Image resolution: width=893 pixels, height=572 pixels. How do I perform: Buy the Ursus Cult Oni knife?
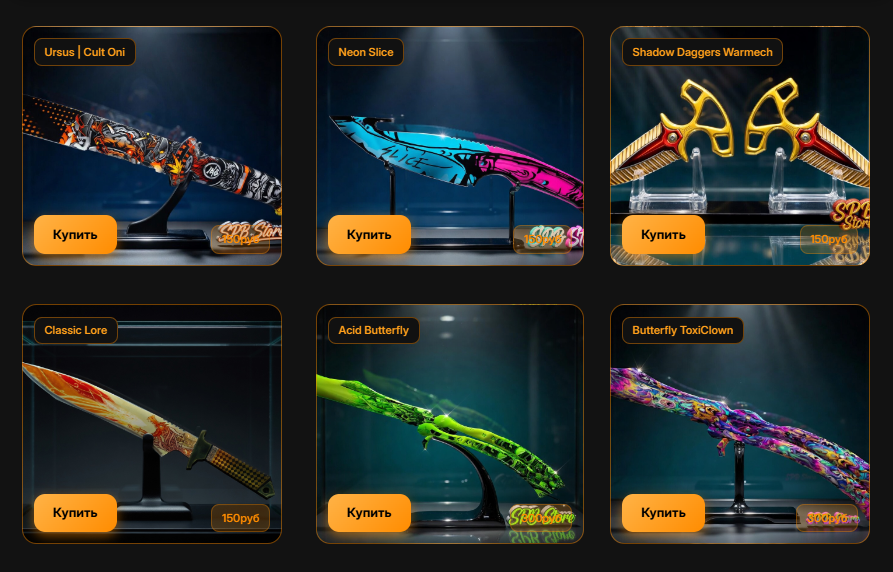pos(75,235)
